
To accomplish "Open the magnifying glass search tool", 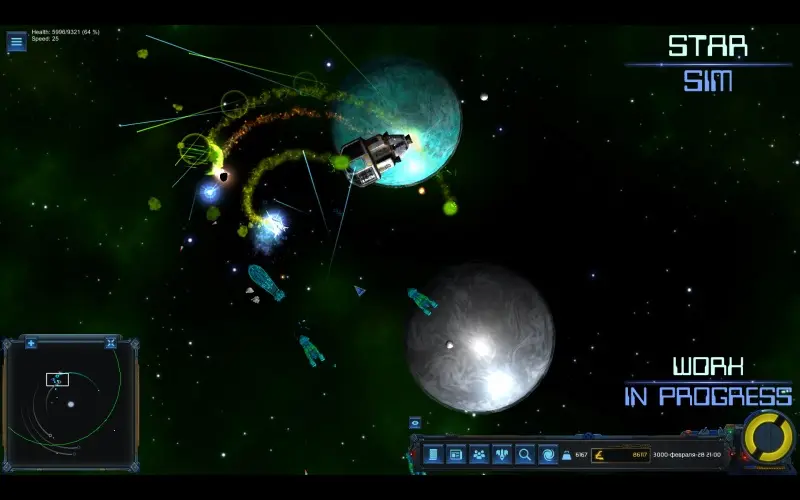I will (x=525, y=455).
